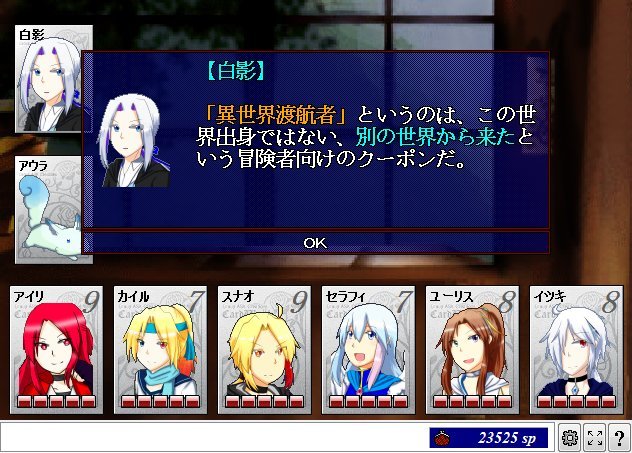Toggle fullscreen mode

(x=594, y=438)
